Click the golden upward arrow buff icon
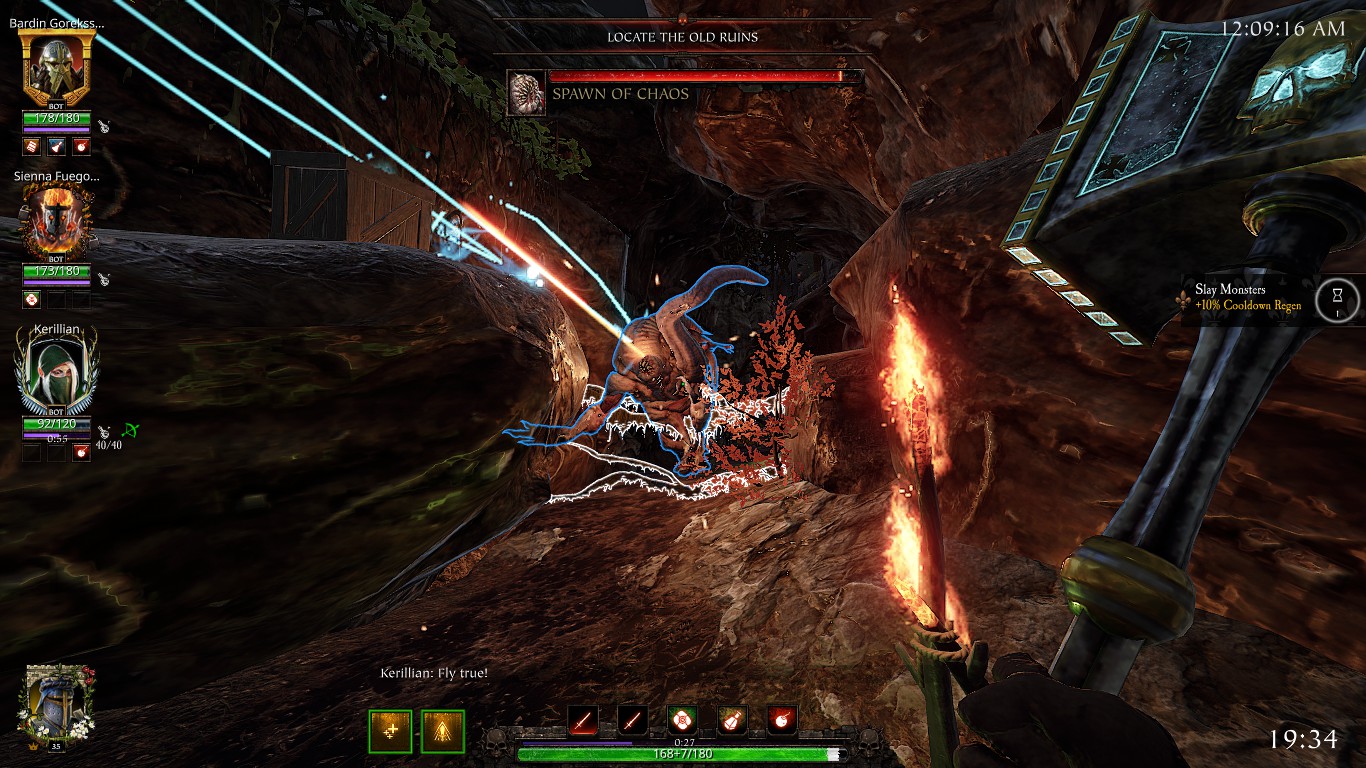 [x=442, y=731]
